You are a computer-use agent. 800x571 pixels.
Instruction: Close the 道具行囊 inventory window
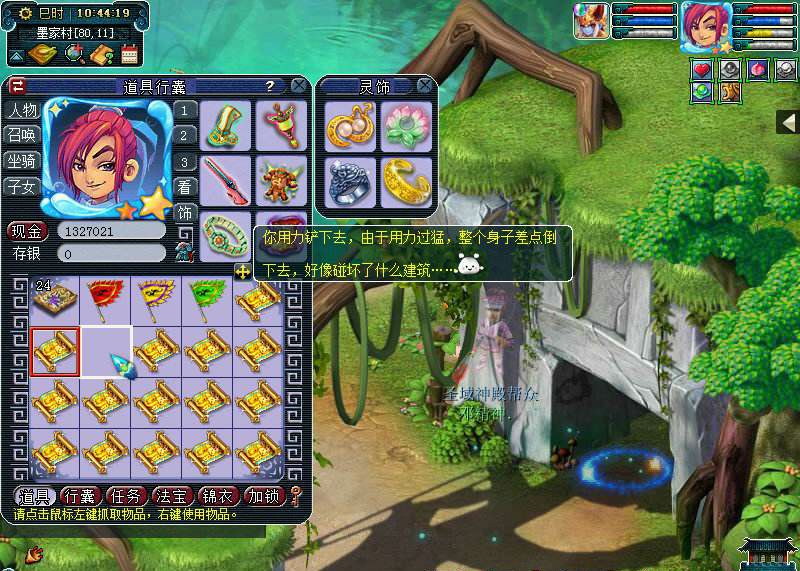[298, 86]
